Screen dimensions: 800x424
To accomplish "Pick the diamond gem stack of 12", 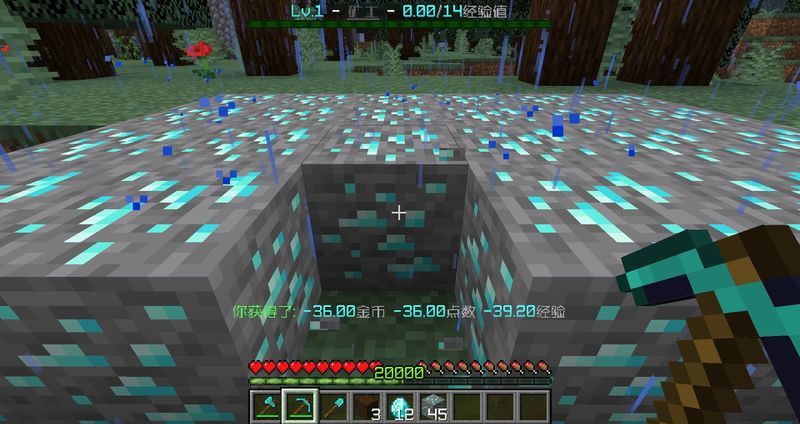I will click(x=398, y=406).
